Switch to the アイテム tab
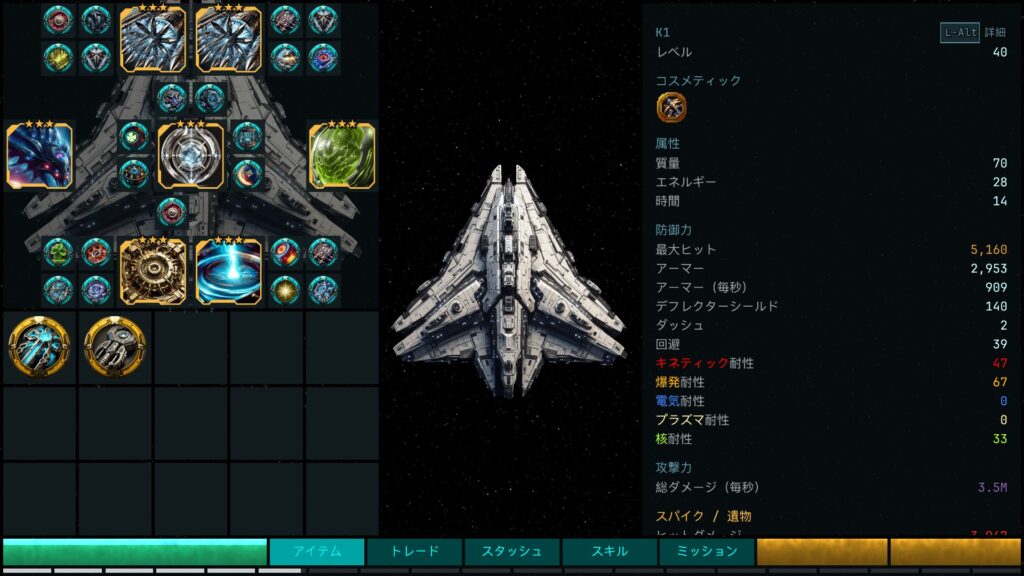Image resolution: width=1024 pixels, height=576 pixels. [x=317, y=551]
